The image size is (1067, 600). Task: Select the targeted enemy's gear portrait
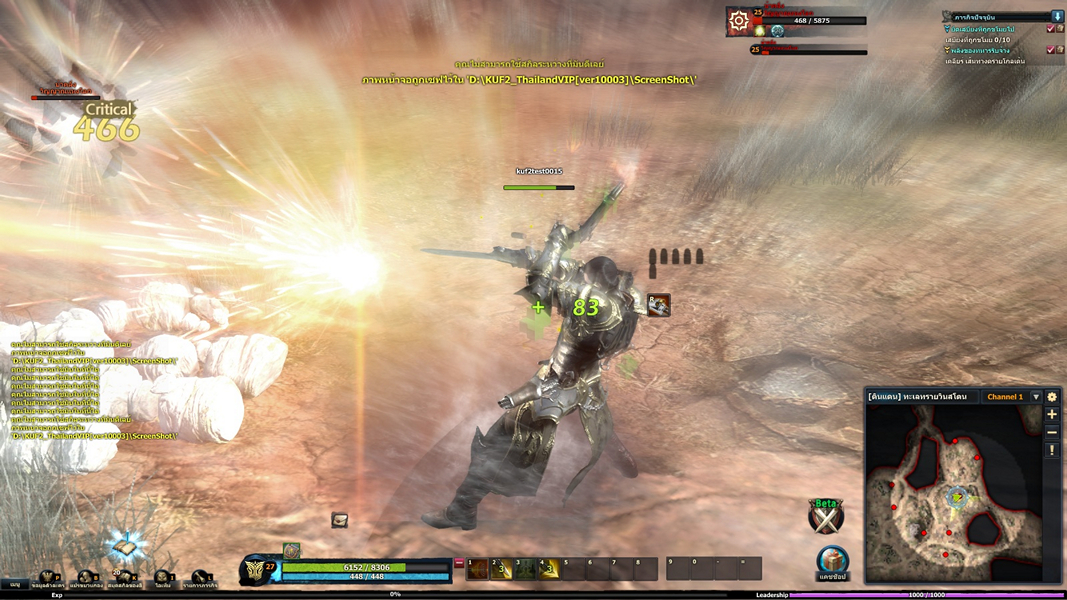[x=739, y=21]
